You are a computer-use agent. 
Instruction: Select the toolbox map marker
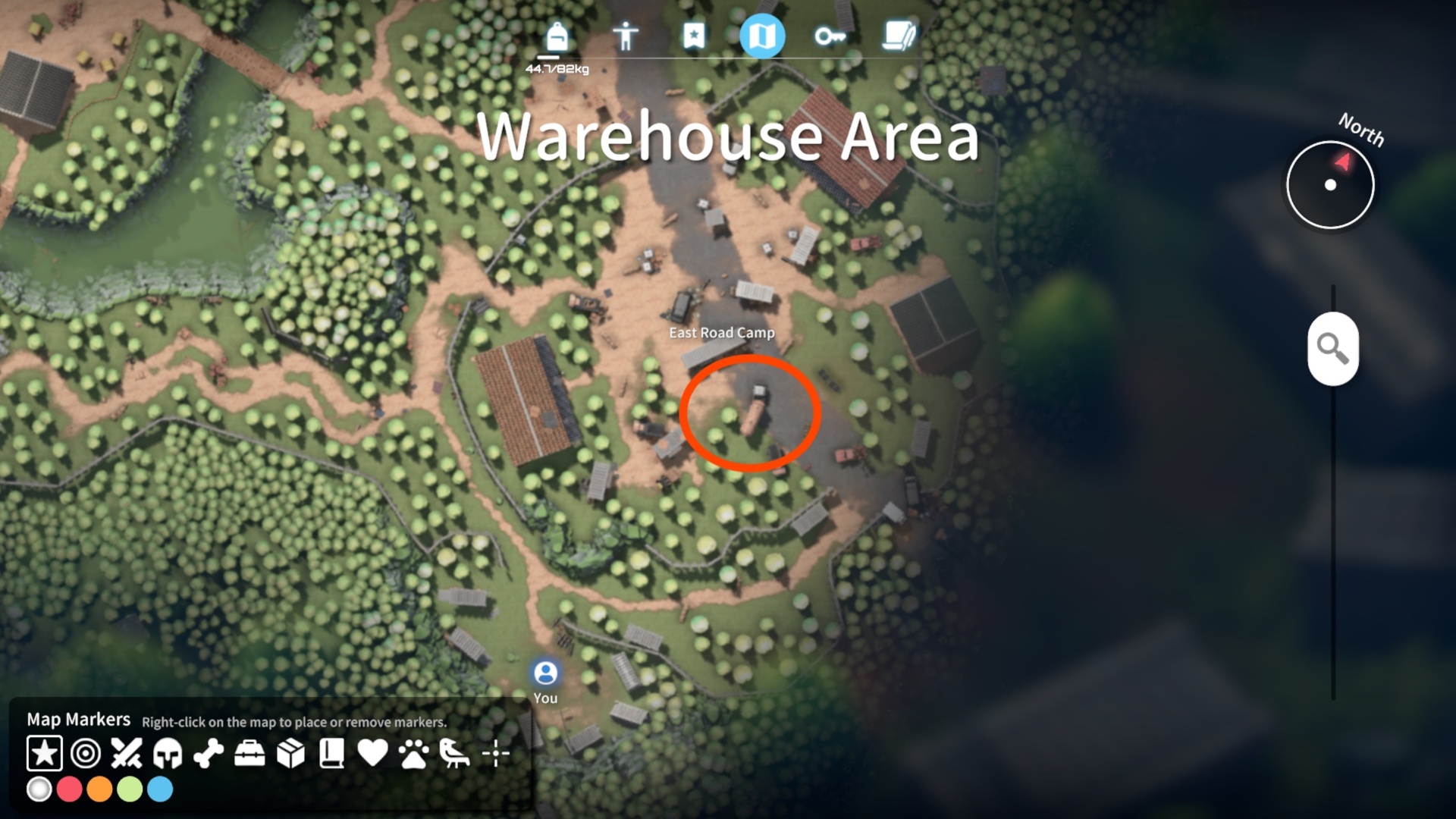(x=250, y=753)
